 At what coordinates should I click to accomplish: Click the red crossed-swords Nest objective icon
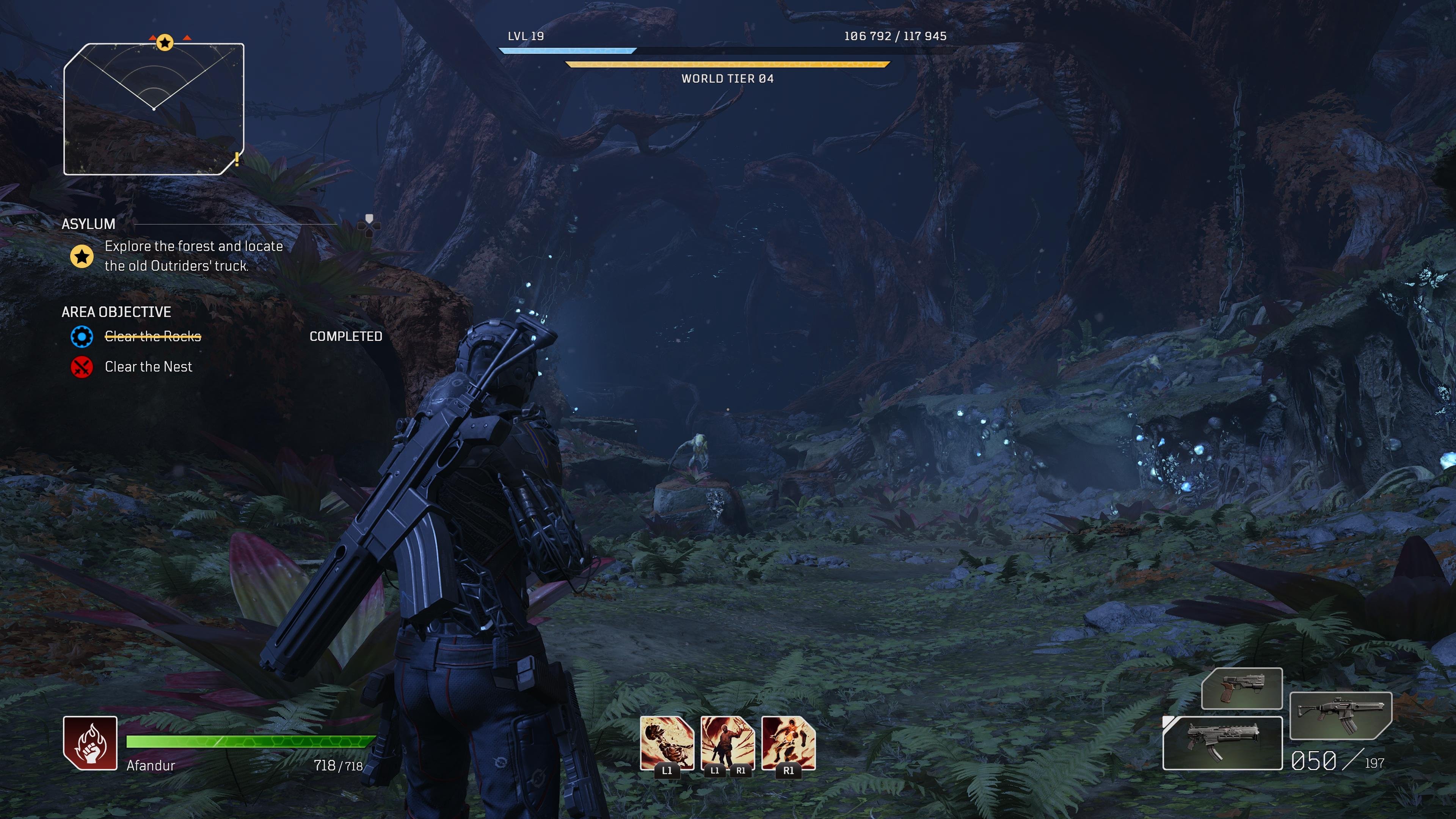pos(82,367)
